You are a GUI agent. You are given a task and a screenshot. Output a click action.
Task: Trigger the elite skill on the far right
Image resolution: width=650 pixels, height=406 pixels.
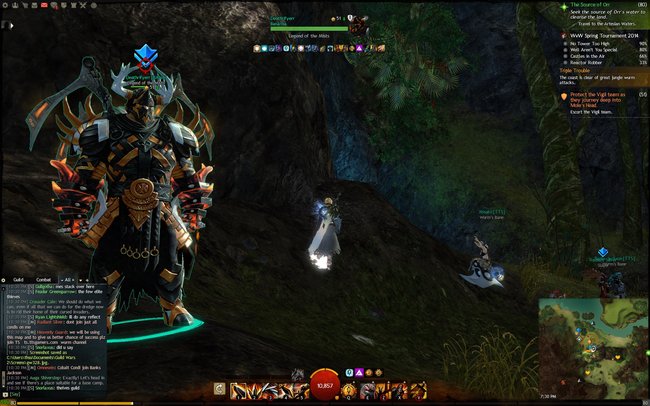(x=423, y=390)
